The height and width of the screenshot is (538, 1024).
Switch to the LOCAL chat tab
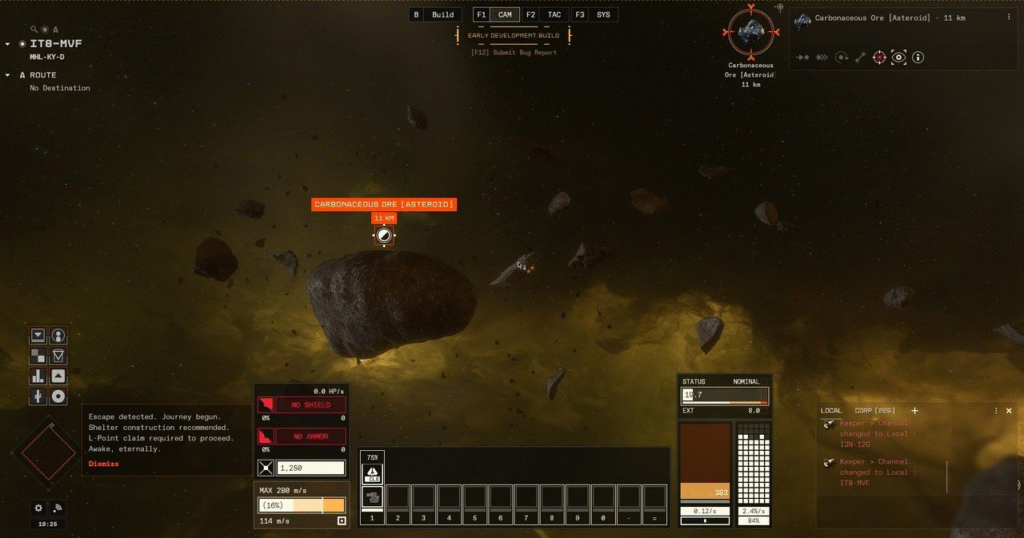pyautogui.click(x=831, y=410)
